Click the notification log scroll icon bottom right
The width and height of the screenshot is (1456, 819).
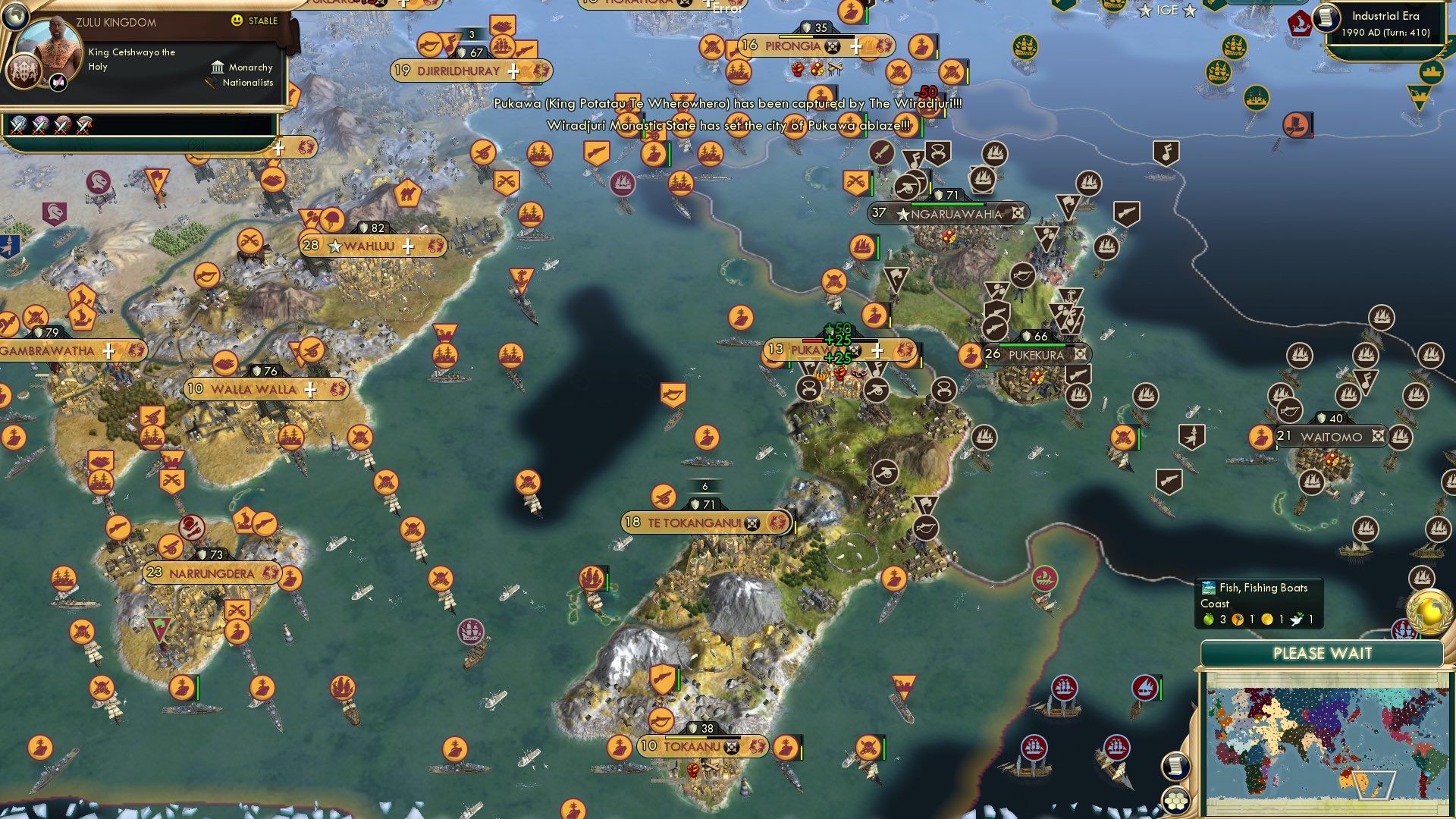click(x=1175, y=764)
